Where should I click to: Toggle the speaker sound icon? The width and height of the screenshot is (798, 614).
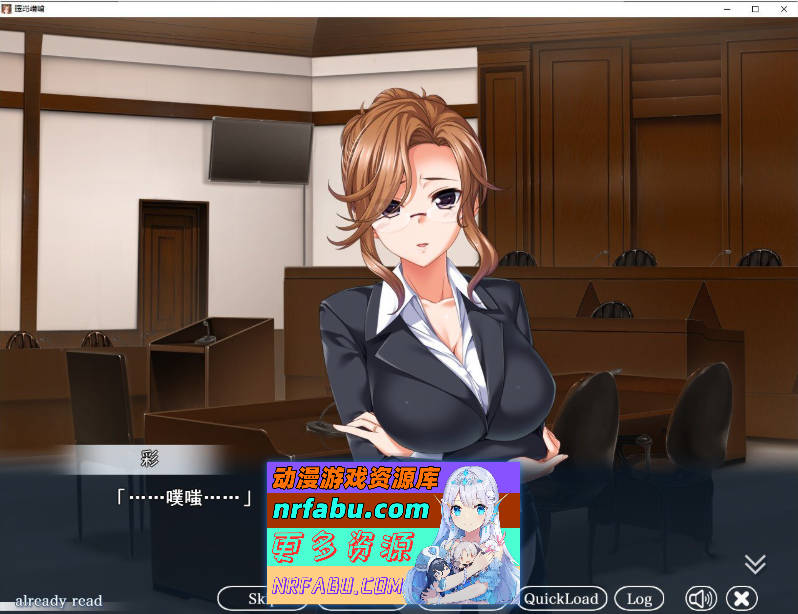tap(700, 599)
